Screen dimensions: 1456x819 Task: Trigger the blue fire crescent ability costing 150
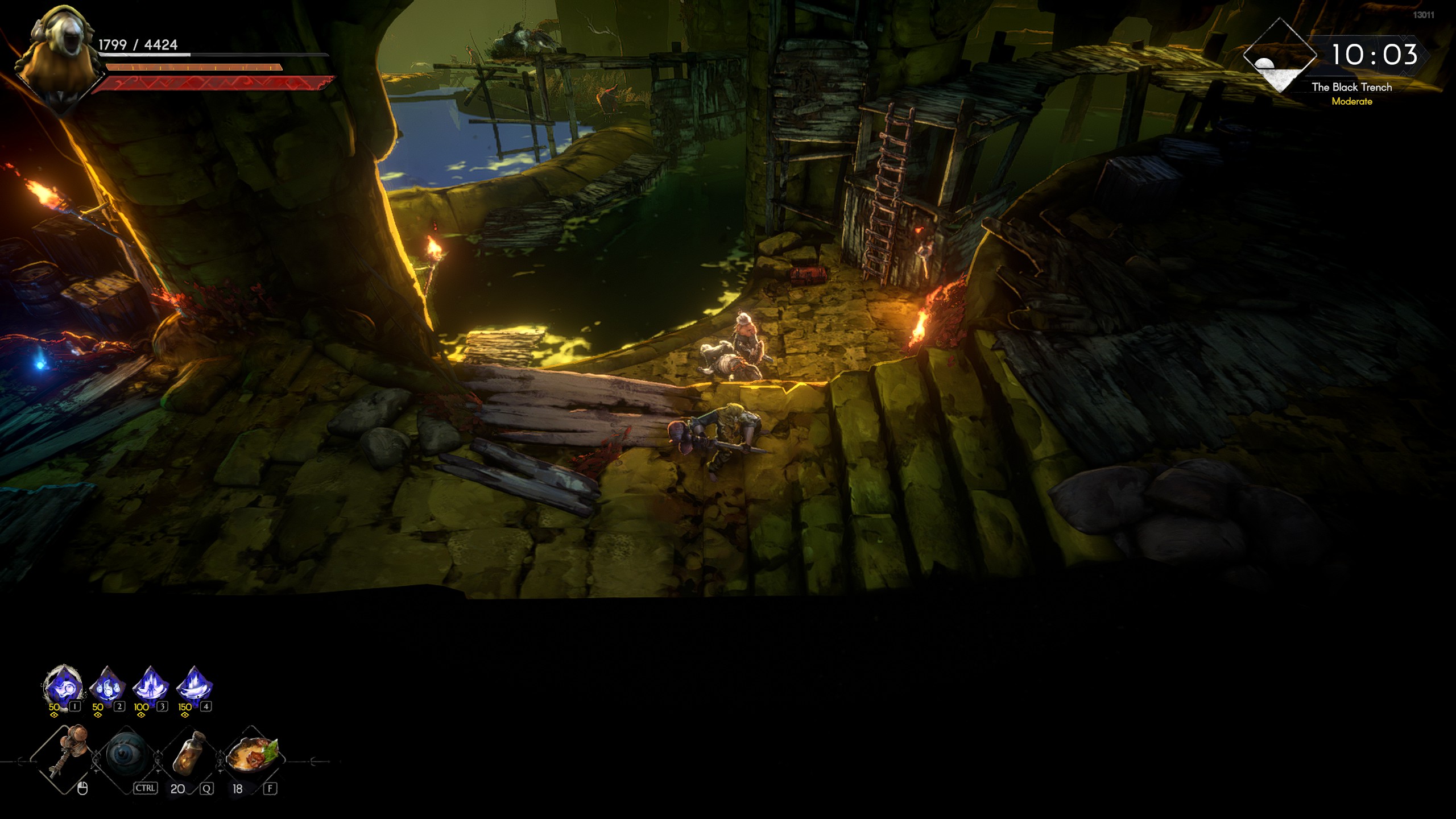coord(195,685)
